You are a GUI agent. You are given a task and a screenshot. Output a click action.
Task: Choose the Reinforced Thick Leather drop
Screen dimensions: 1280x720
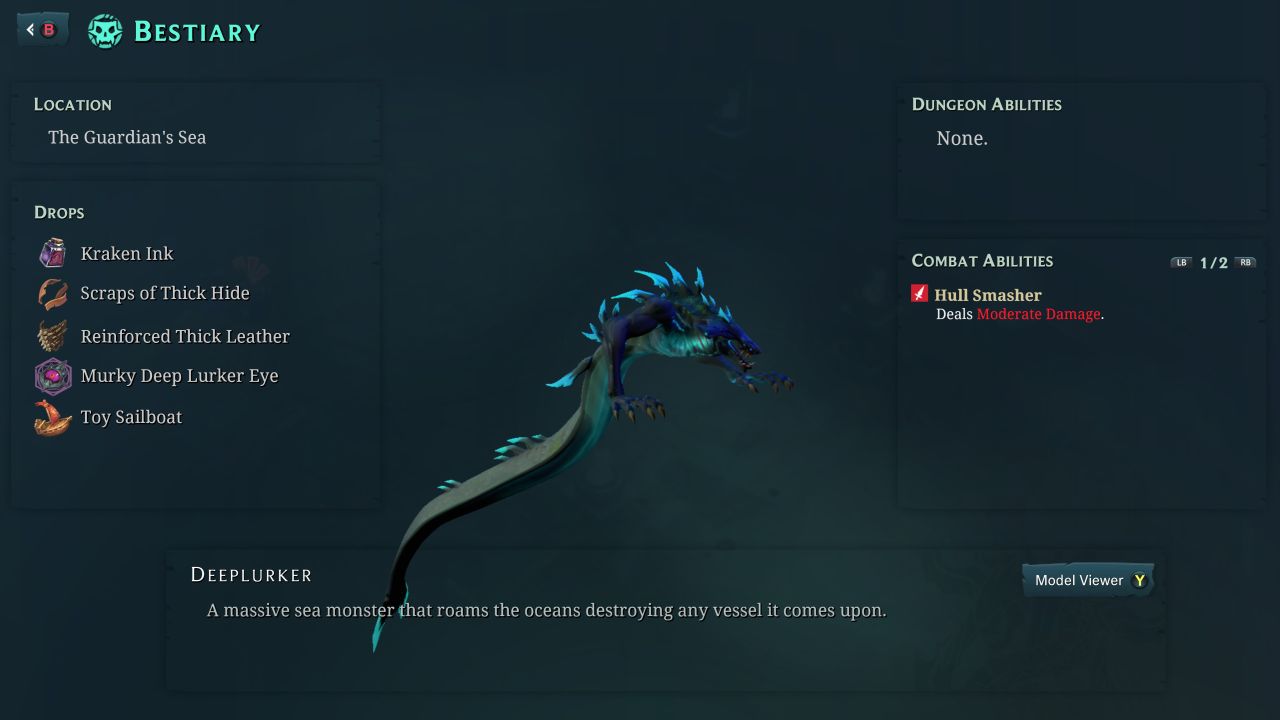tap(184, 336)
